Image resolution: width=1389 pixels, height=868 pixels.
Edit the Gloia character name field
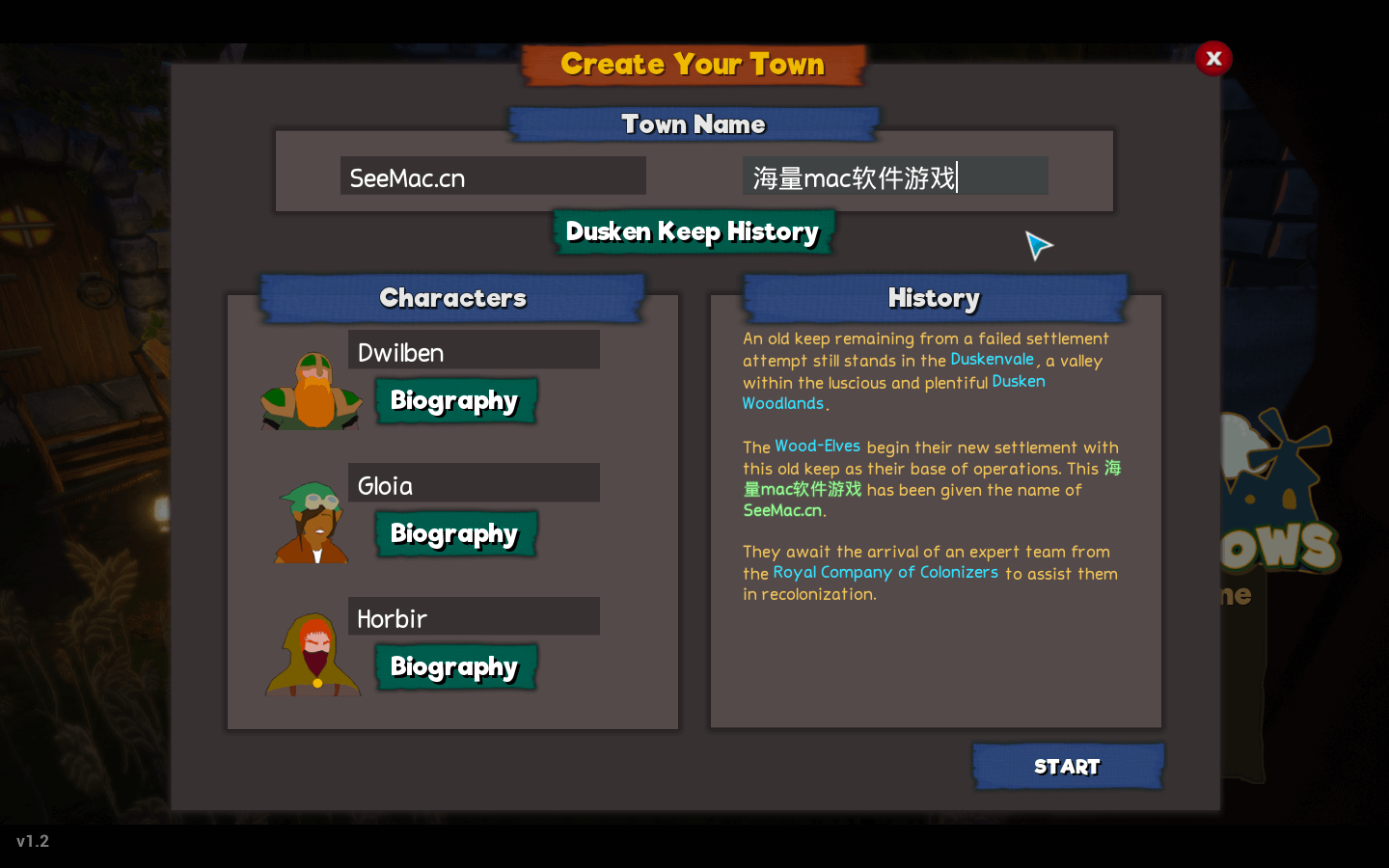point(474,484)
